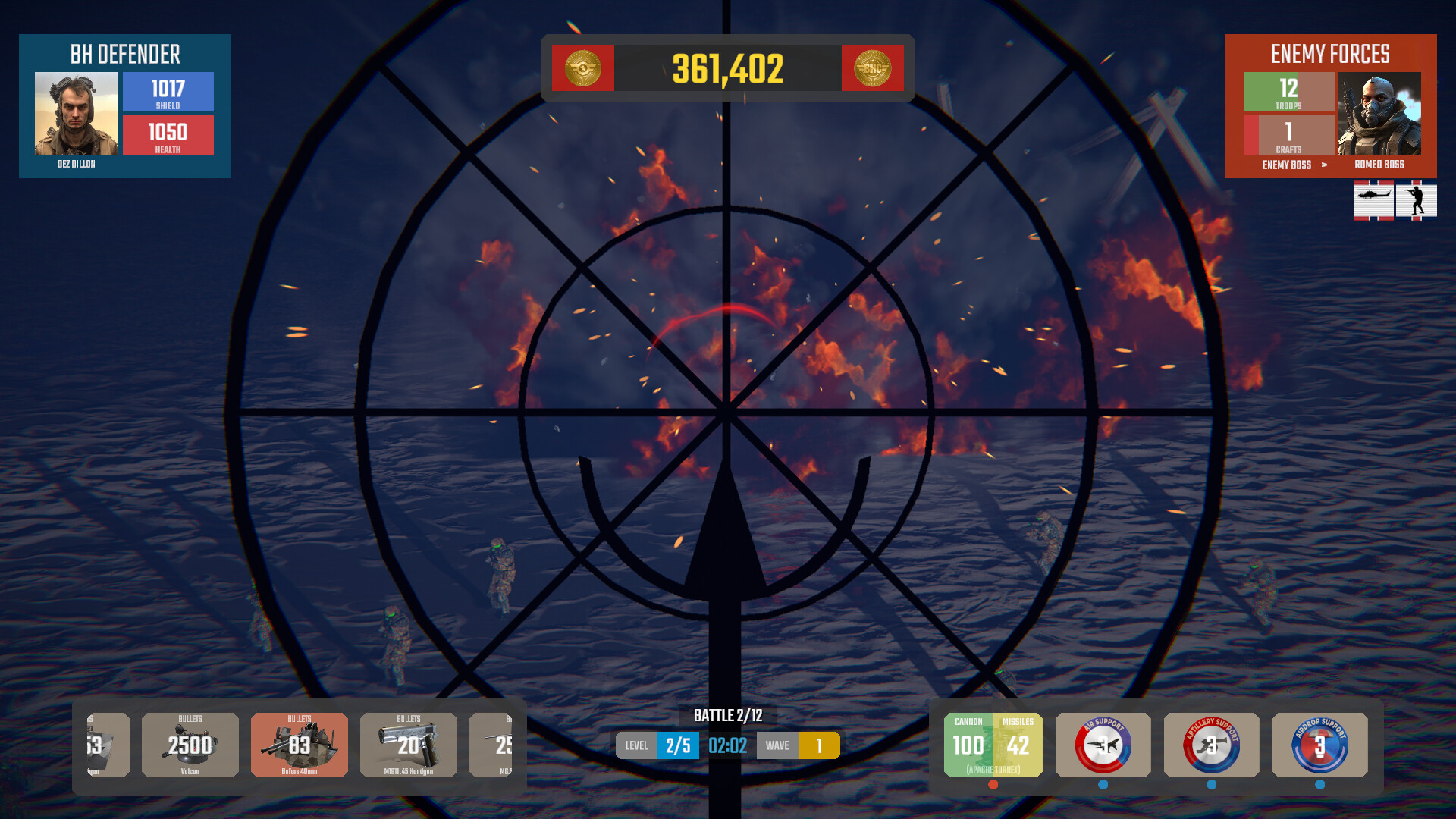The image size is (1456, 819).
Task: Click the 02:02 battle timer
Action: tap(727, 745)
